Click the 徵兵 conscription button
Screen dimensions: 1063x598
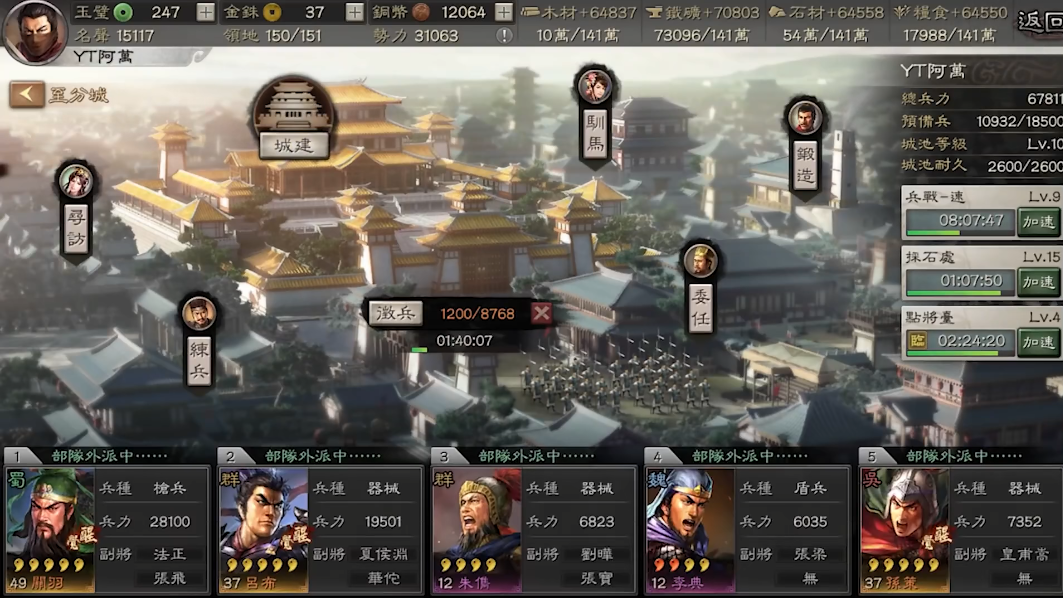395,314
